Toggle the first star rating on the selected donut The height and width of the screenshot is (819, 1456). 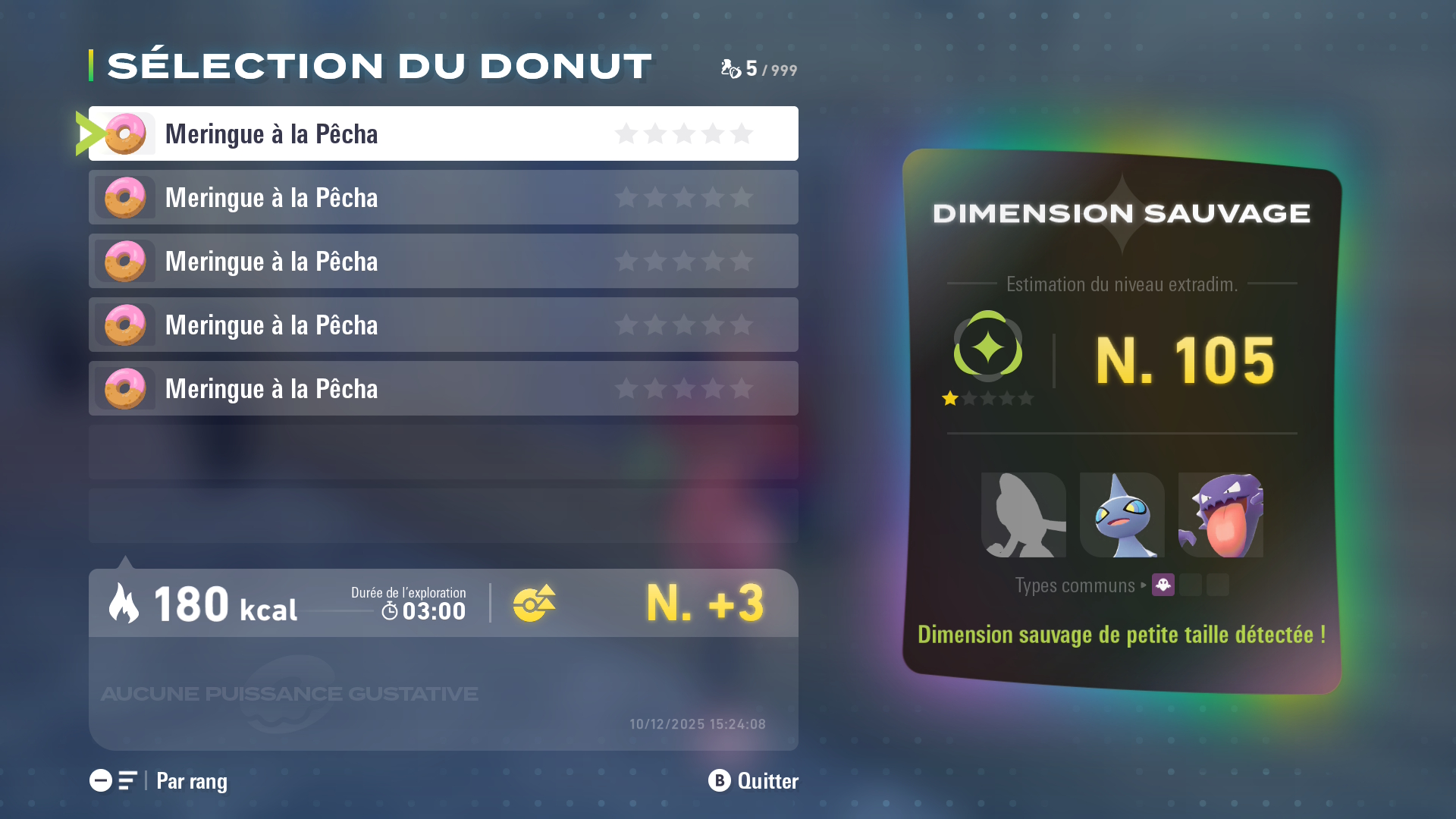point(626,133)
